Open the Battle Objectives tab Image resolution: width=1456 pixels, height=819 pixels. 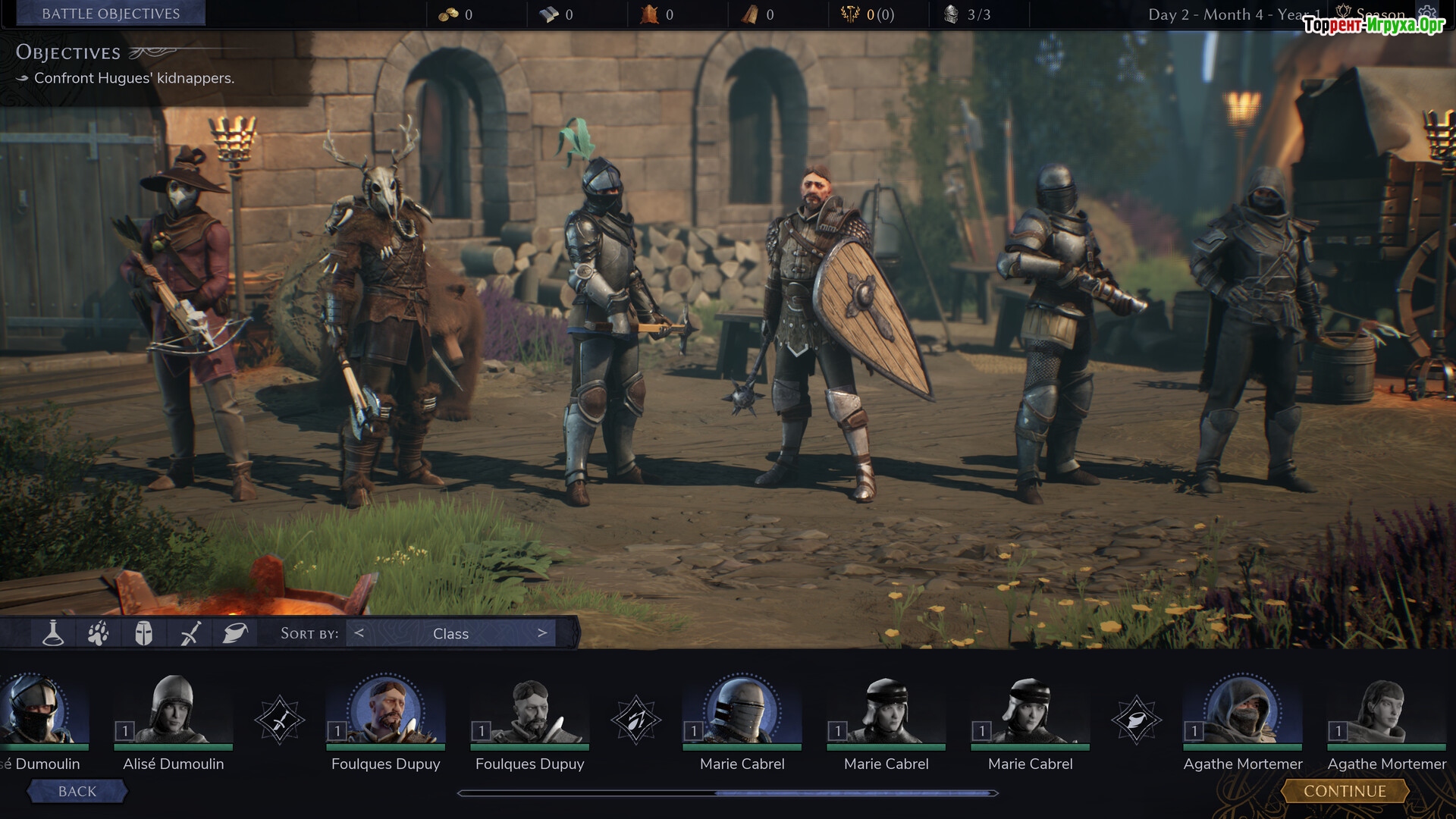111,14
